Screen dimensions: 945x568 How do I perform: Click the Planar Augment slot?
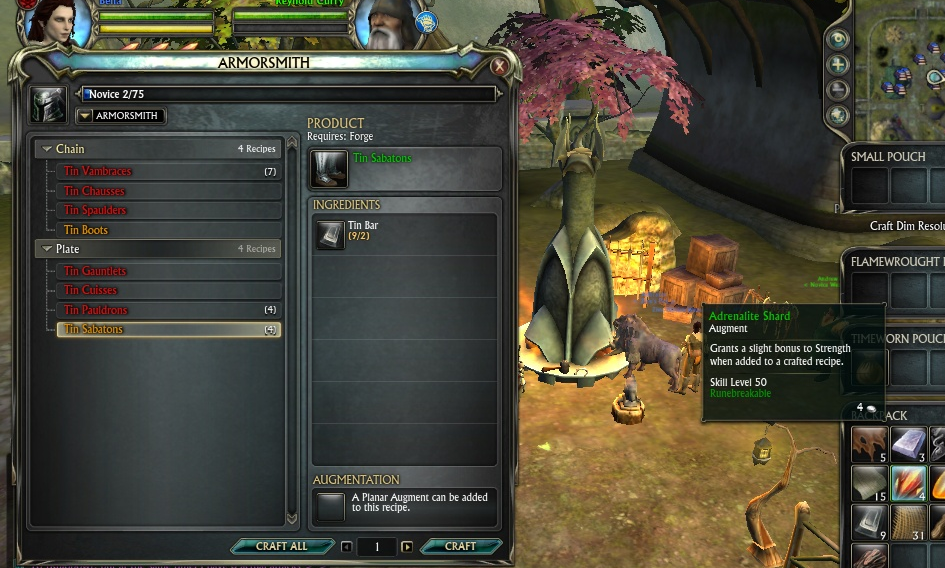pyautogui.click(x=330, y=506)
